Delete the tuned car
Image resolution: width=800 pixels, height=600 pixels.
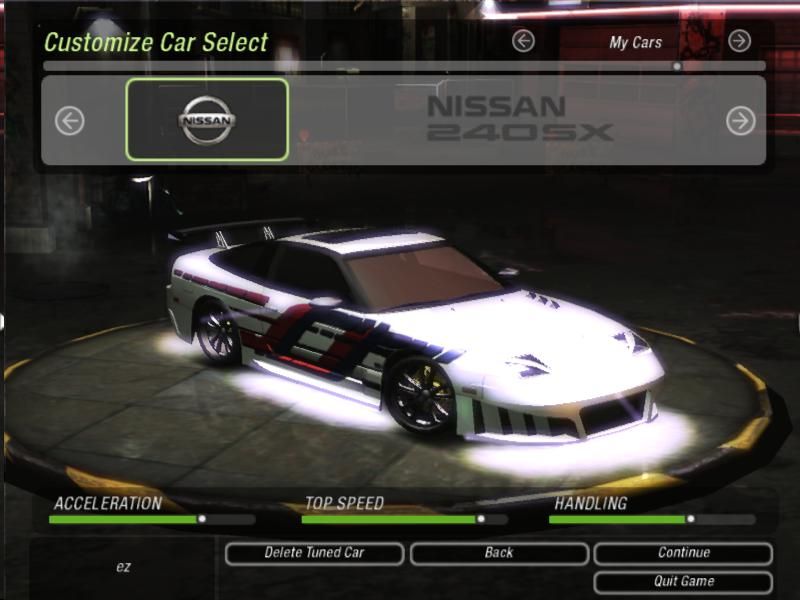point(314,553)
